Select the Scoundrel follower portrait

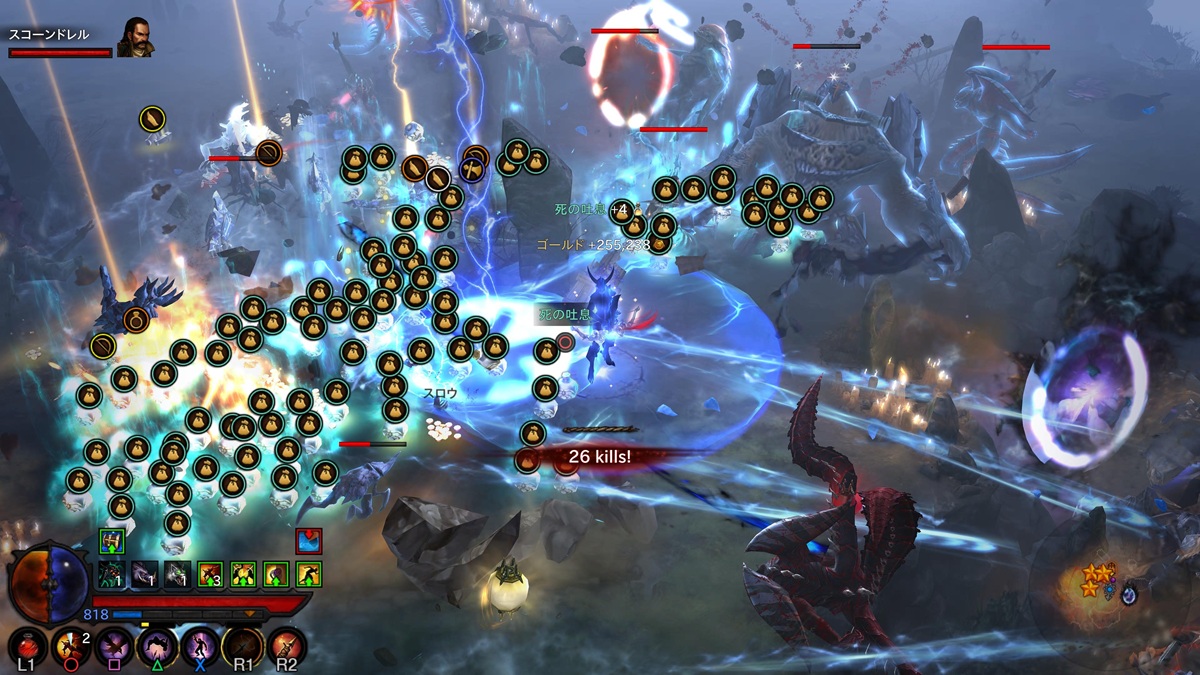pos(135,37)
